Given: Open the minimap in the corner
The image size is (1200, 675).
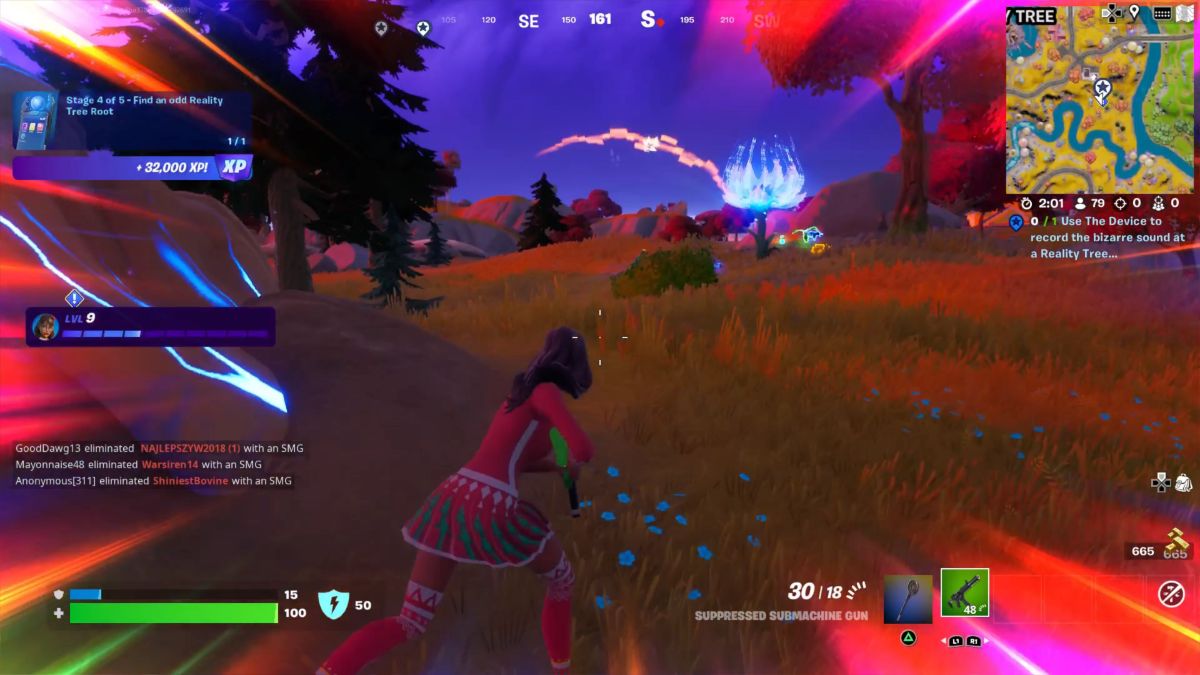Looking at the screenshot, I should point(1100,108).
